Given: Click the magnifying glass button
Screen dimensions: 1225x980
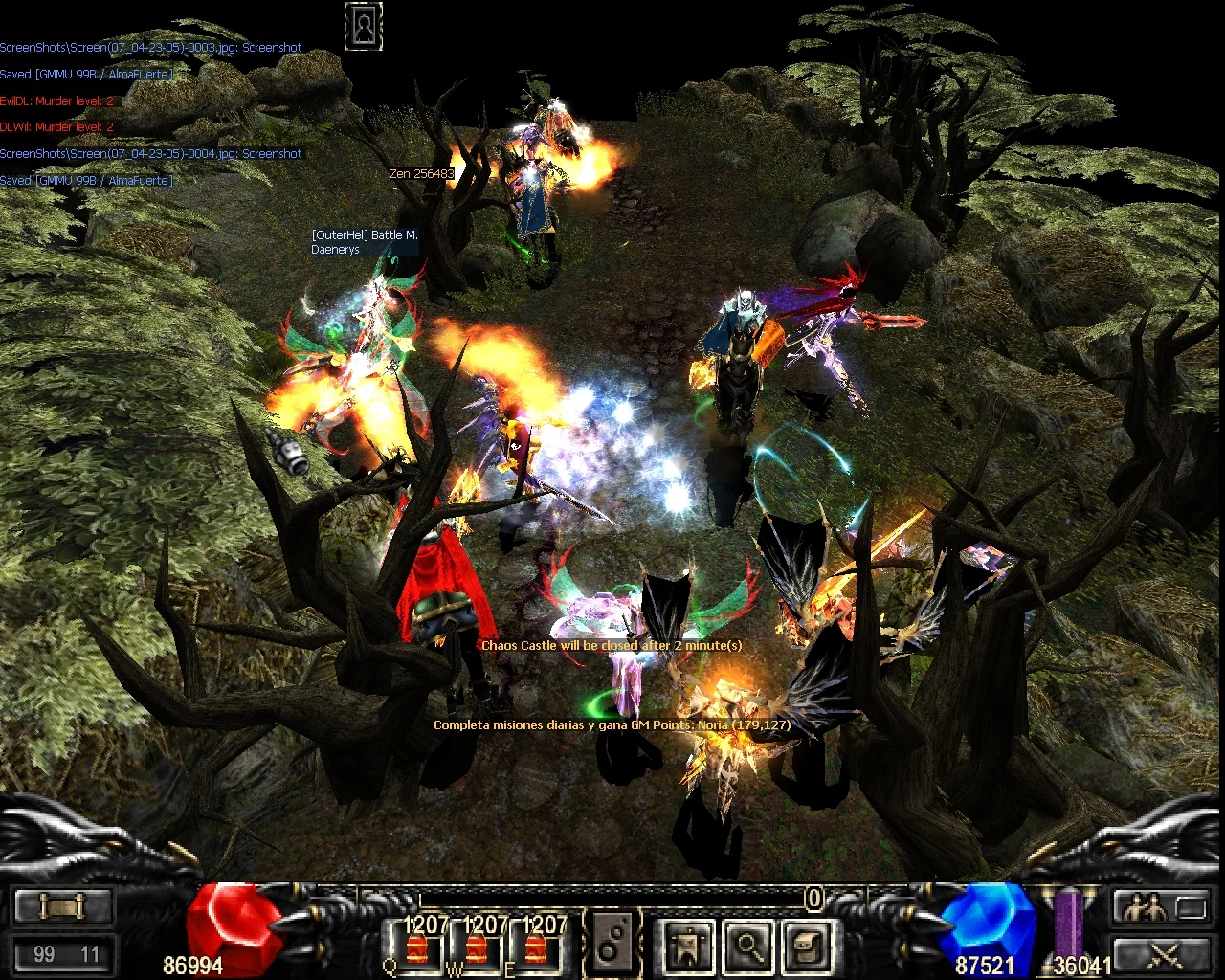Looking at the screenshot, I should point(747,946).
